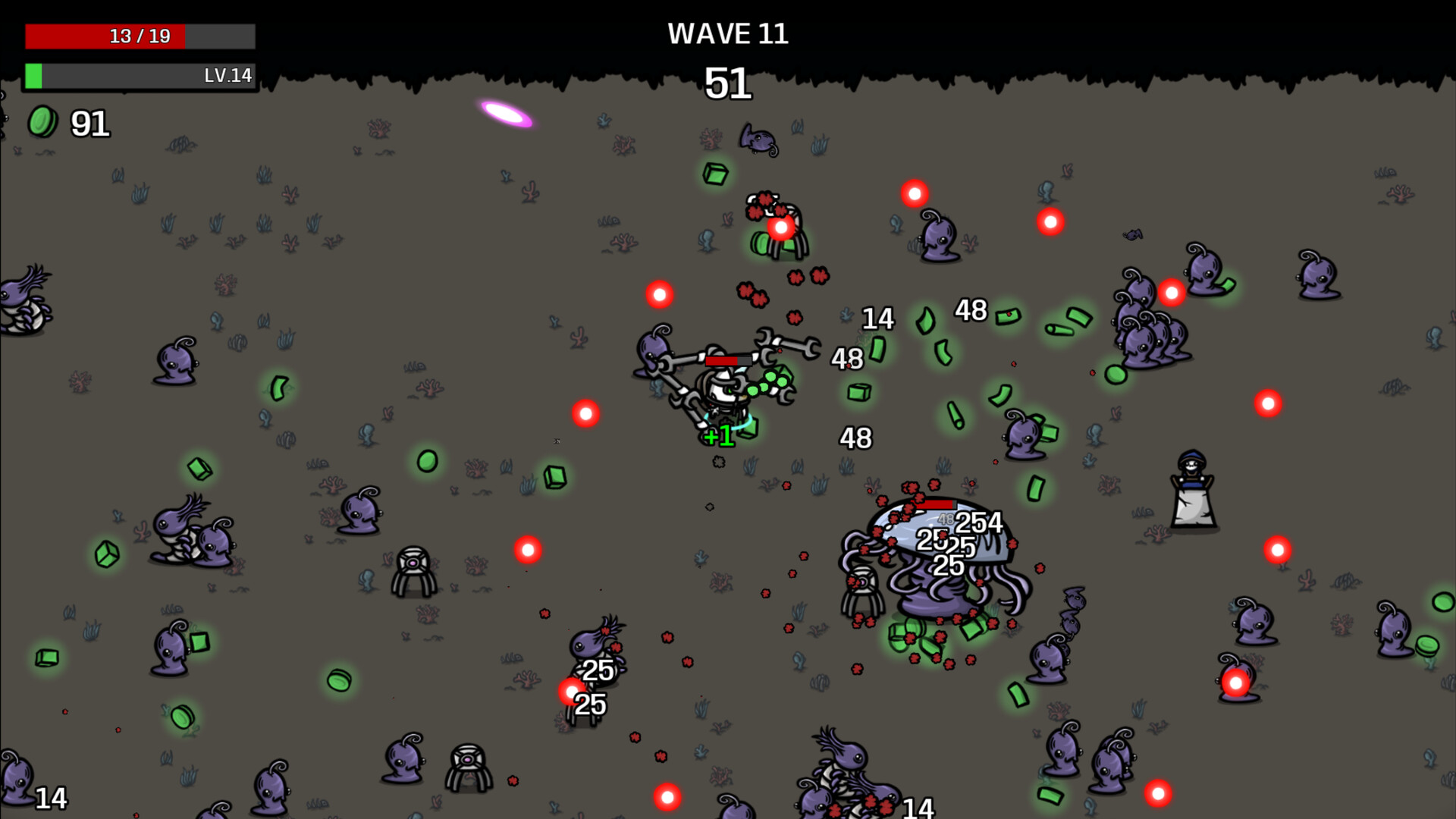Image resolution: width=1456 pixels, height=819 pixels.
Task: Click the green coin currency icon
Action: tap(43, 121)
